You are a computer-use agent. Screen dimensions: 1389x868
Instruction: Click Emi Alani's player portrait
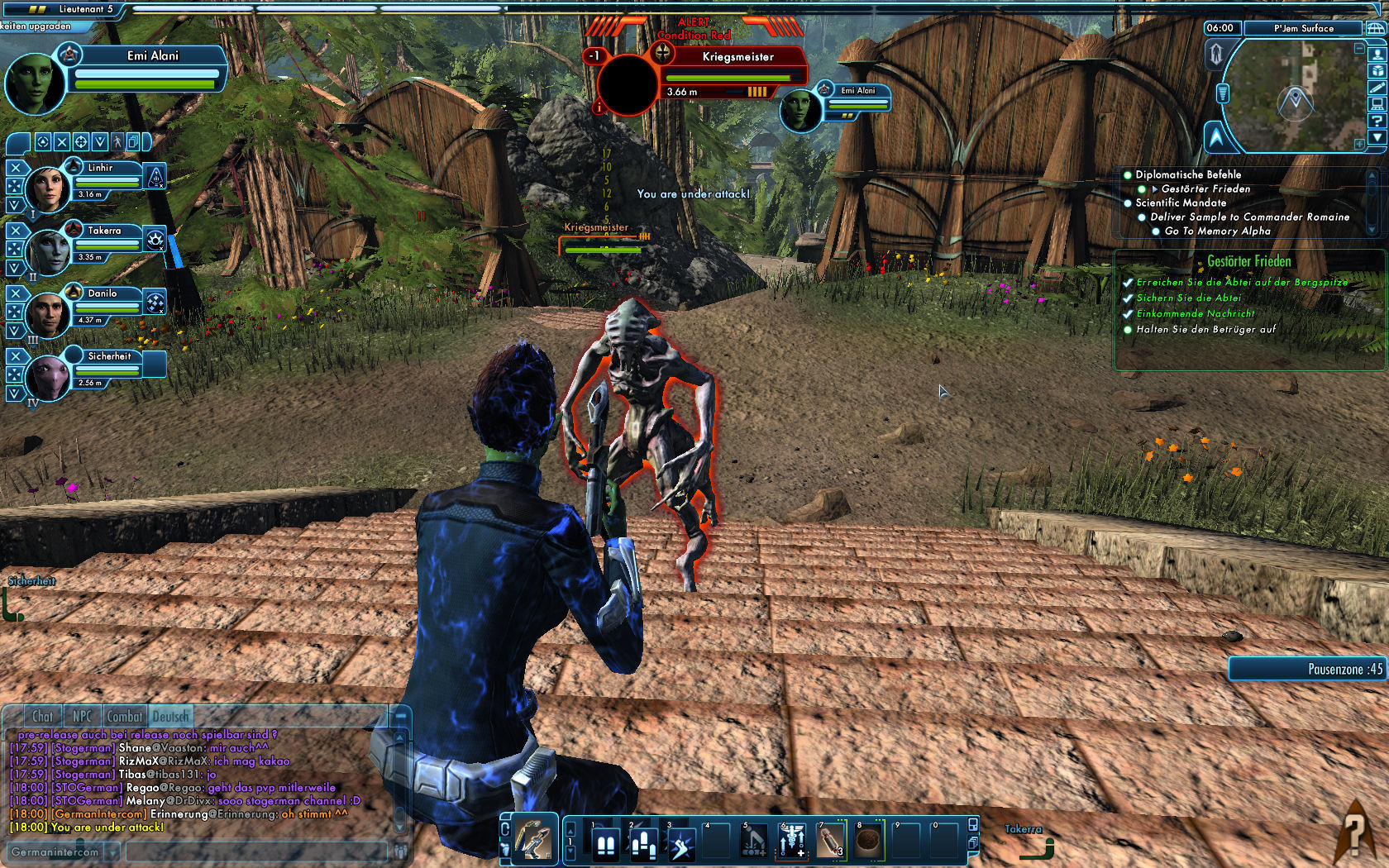tap(35, 83)
